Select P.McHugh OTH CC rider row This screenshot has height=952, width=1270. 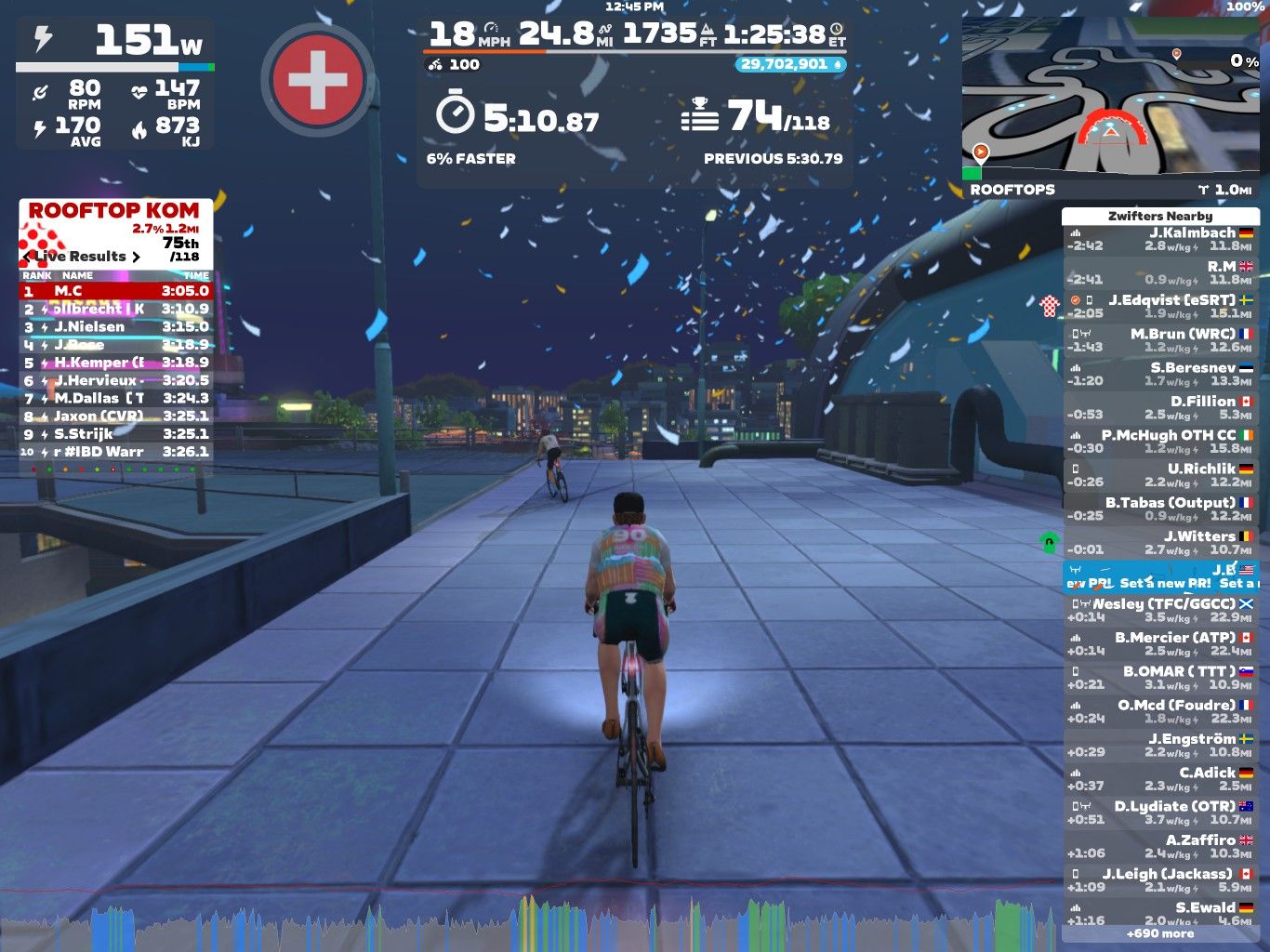[x=1159, y=442]
